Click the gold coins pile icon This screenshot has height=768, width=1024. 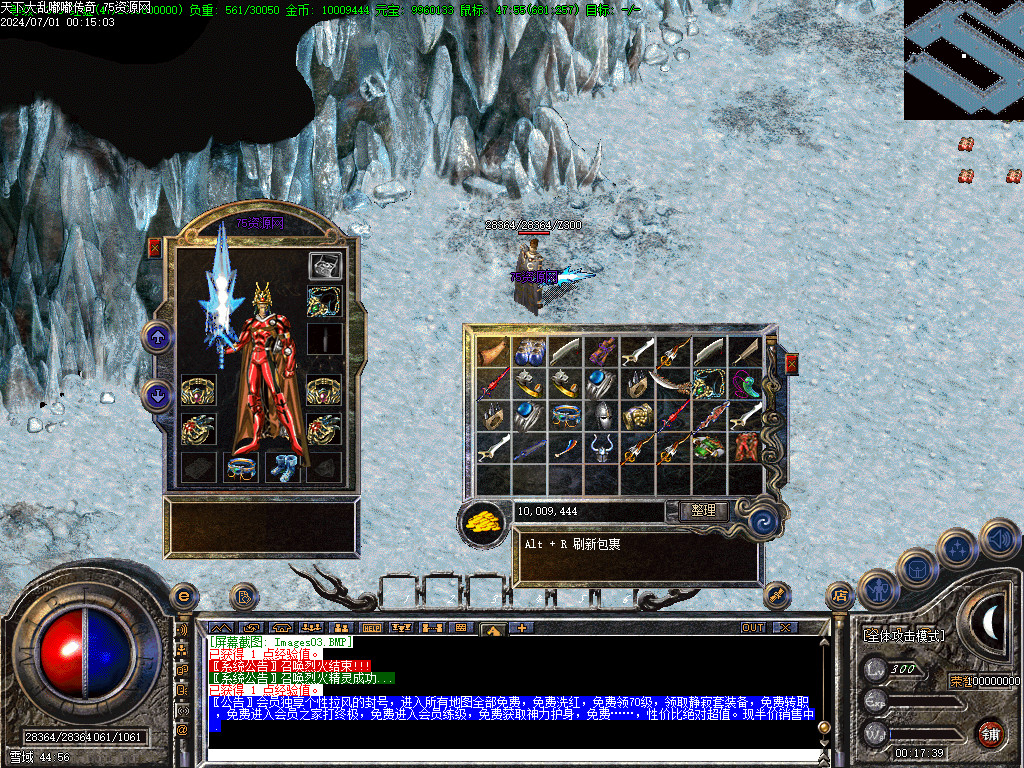[x=484, y=520]
